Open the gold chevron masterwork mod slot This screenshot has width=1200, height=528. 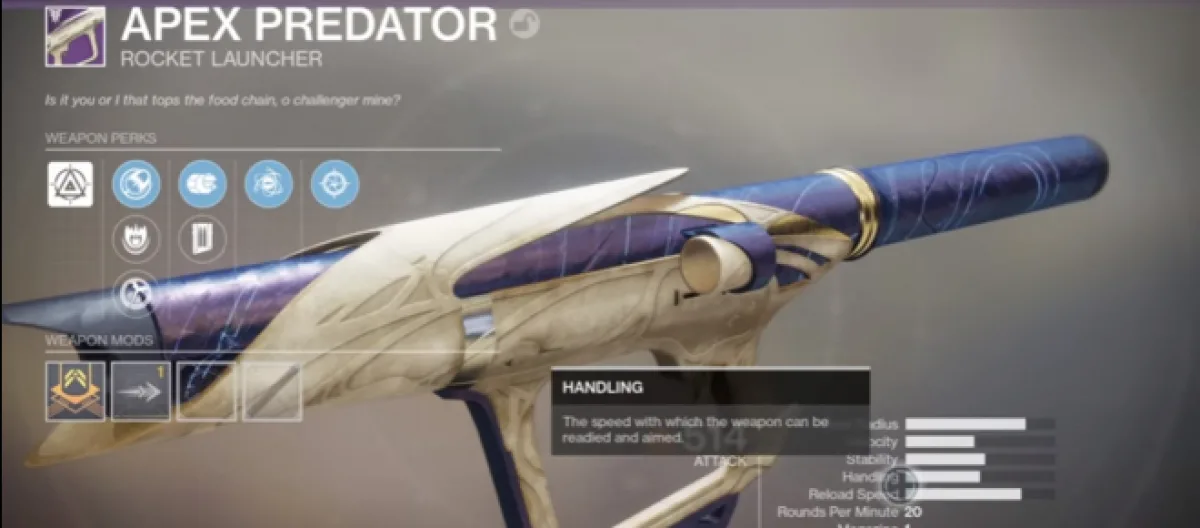(x=75, y=390)
